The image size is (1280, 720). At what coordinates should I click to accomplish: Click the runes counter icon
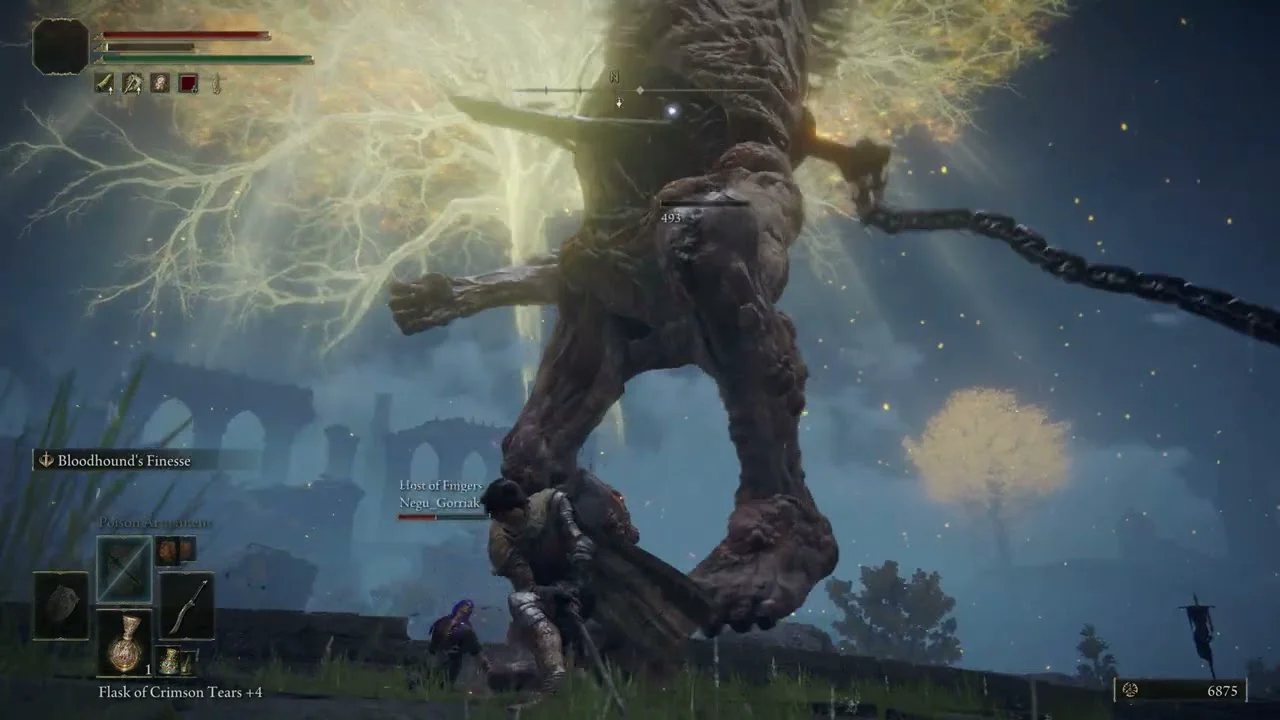1131,690
